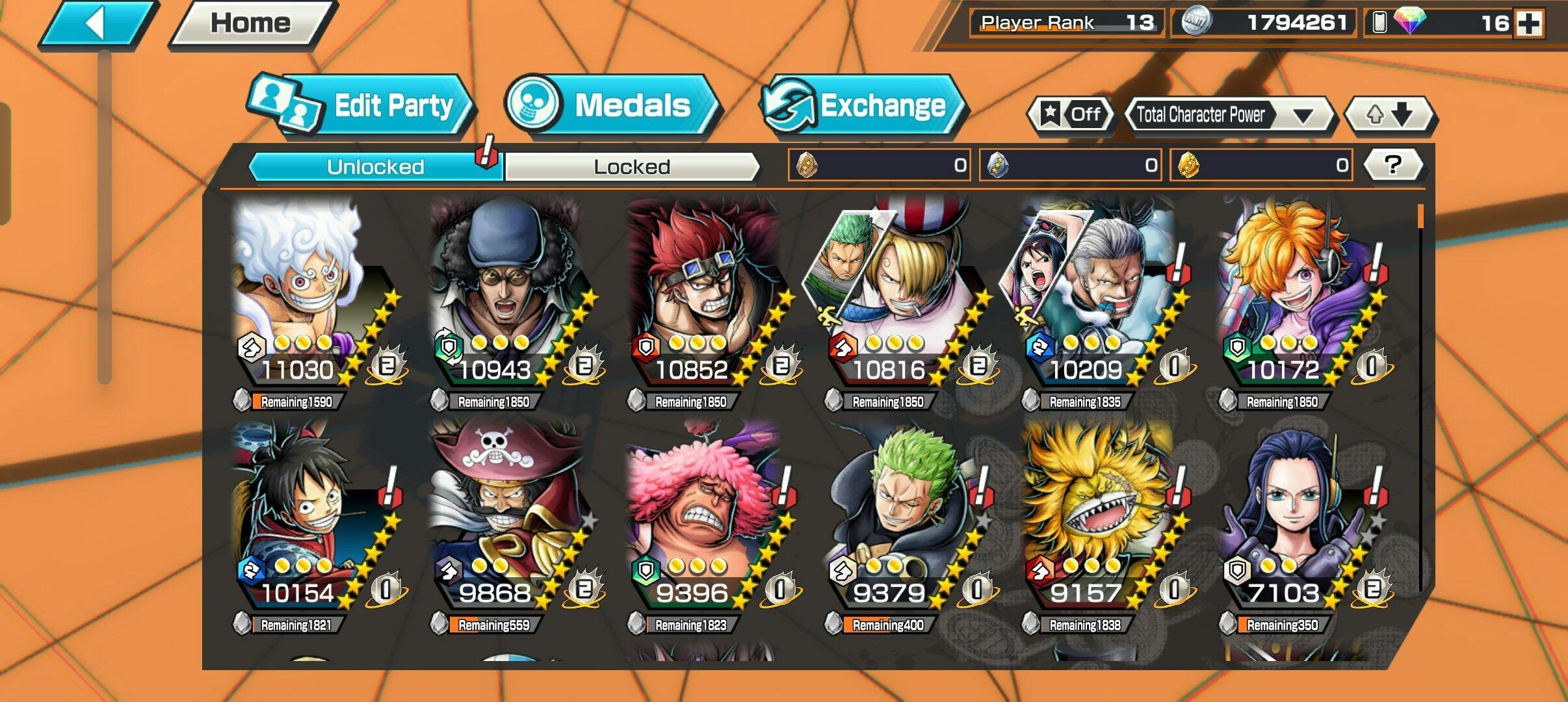Open the Total Character Power sort dropdown
Viewport: 1568px width, 702px height.
[x=1229, y=116]
